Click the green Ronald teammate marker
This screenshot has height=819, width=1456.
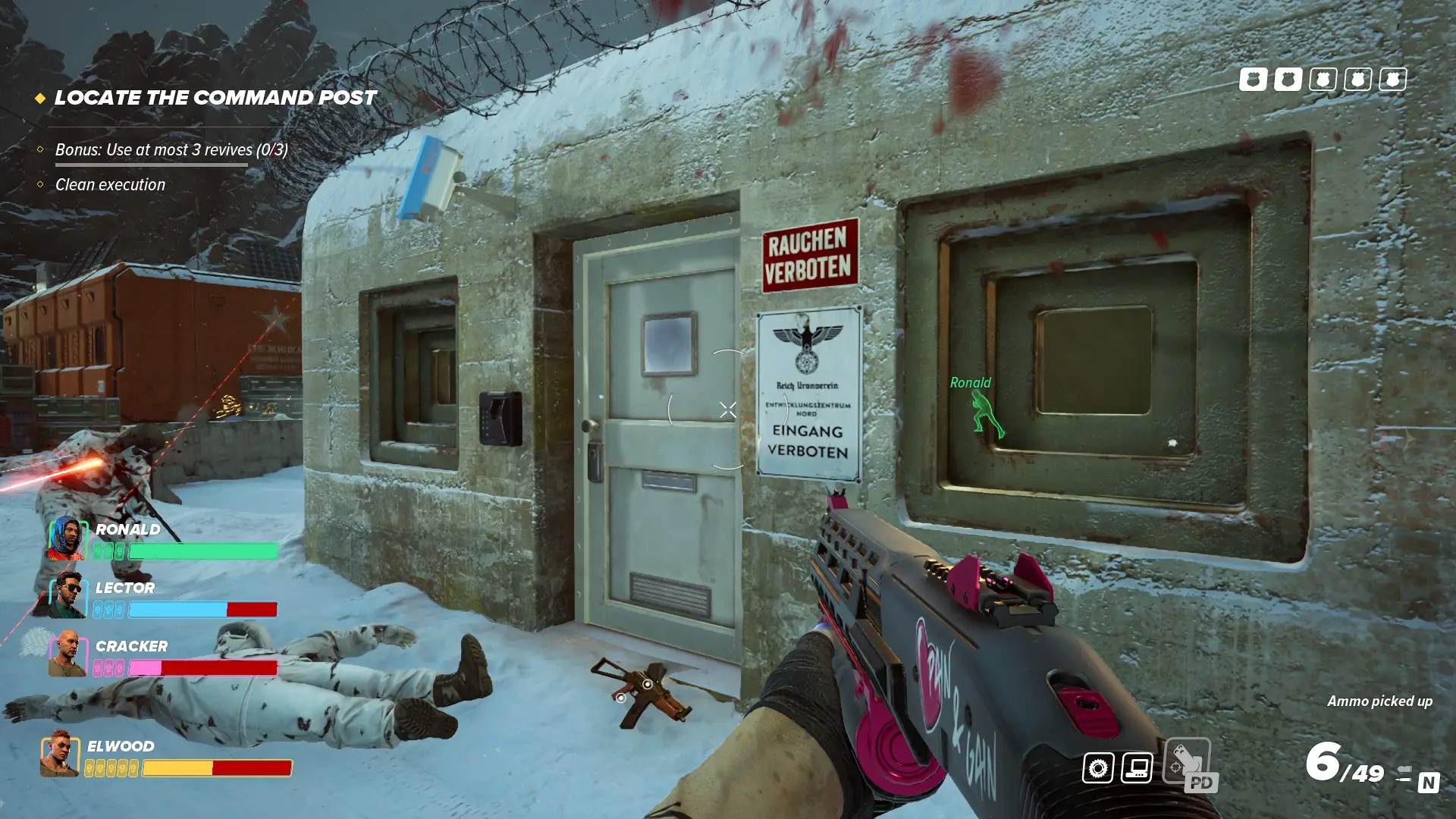(987, 414)
